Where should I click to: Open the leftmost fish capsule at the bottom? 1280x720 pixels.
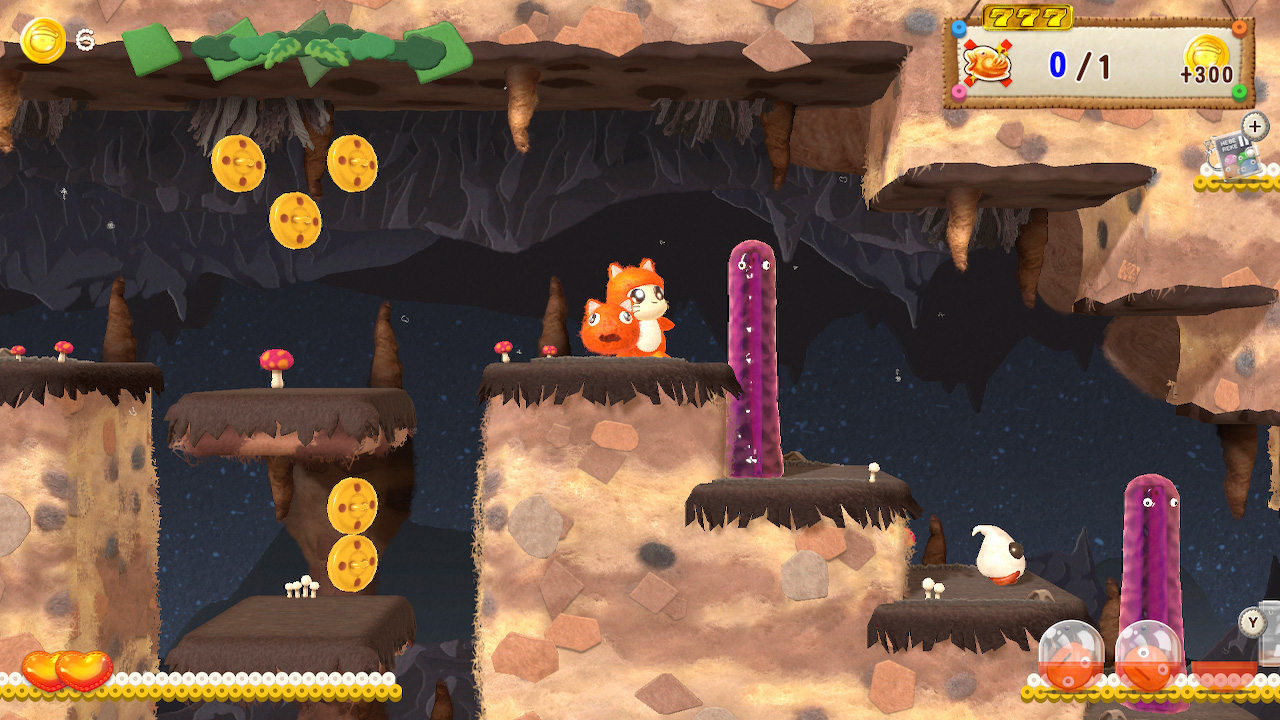[1073, 655]
